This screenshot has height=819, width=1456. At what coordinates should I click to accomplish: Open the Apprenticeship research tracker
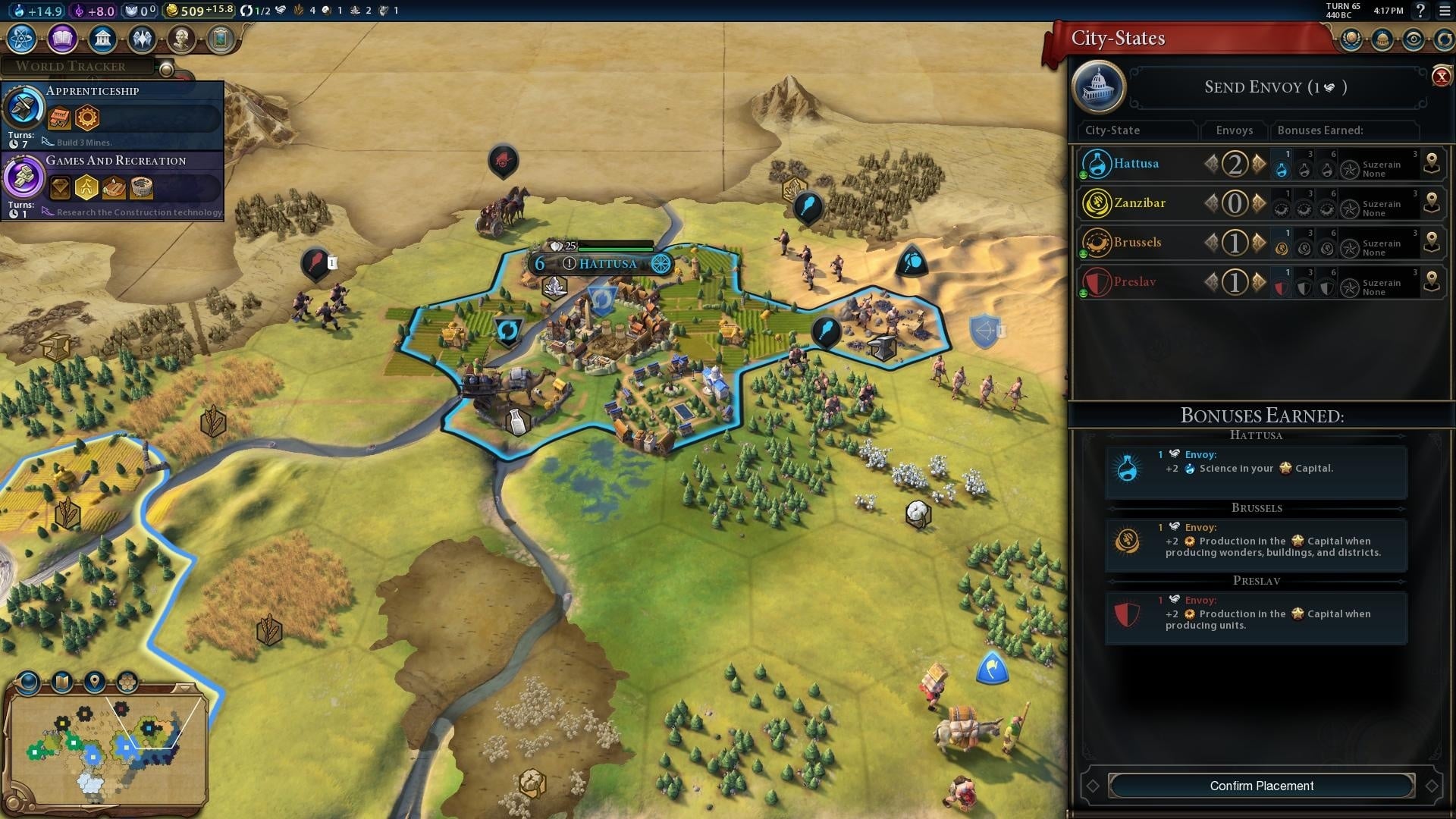[114, 115]
